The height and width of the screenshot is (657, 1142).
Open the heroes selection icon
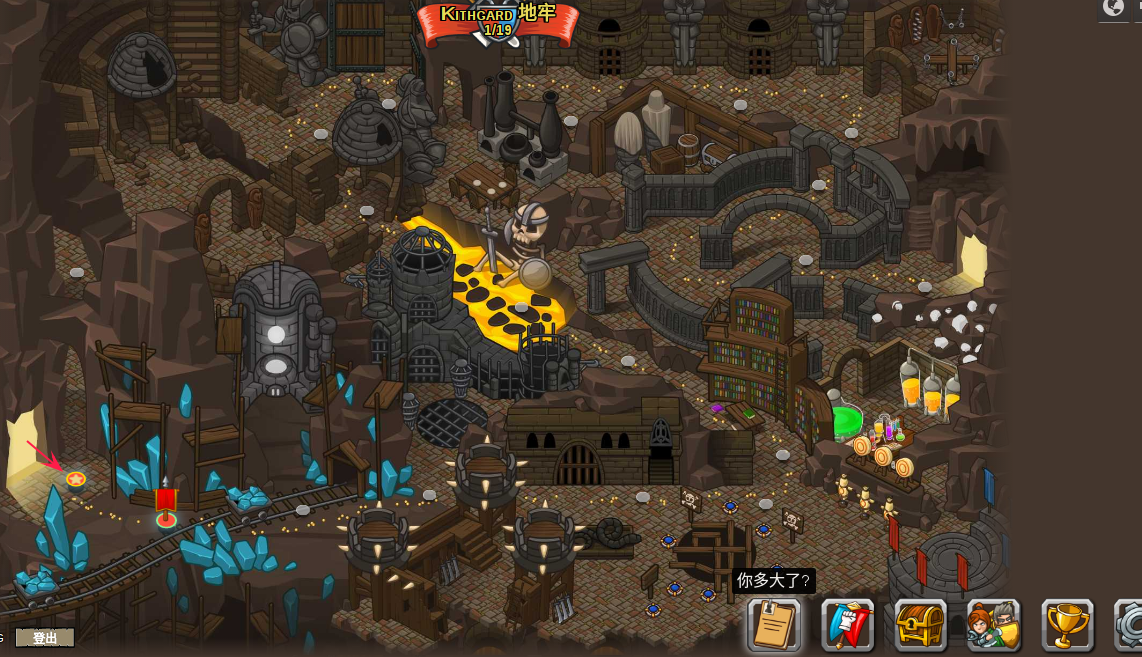pyautogui.click(x=994, y=625)
